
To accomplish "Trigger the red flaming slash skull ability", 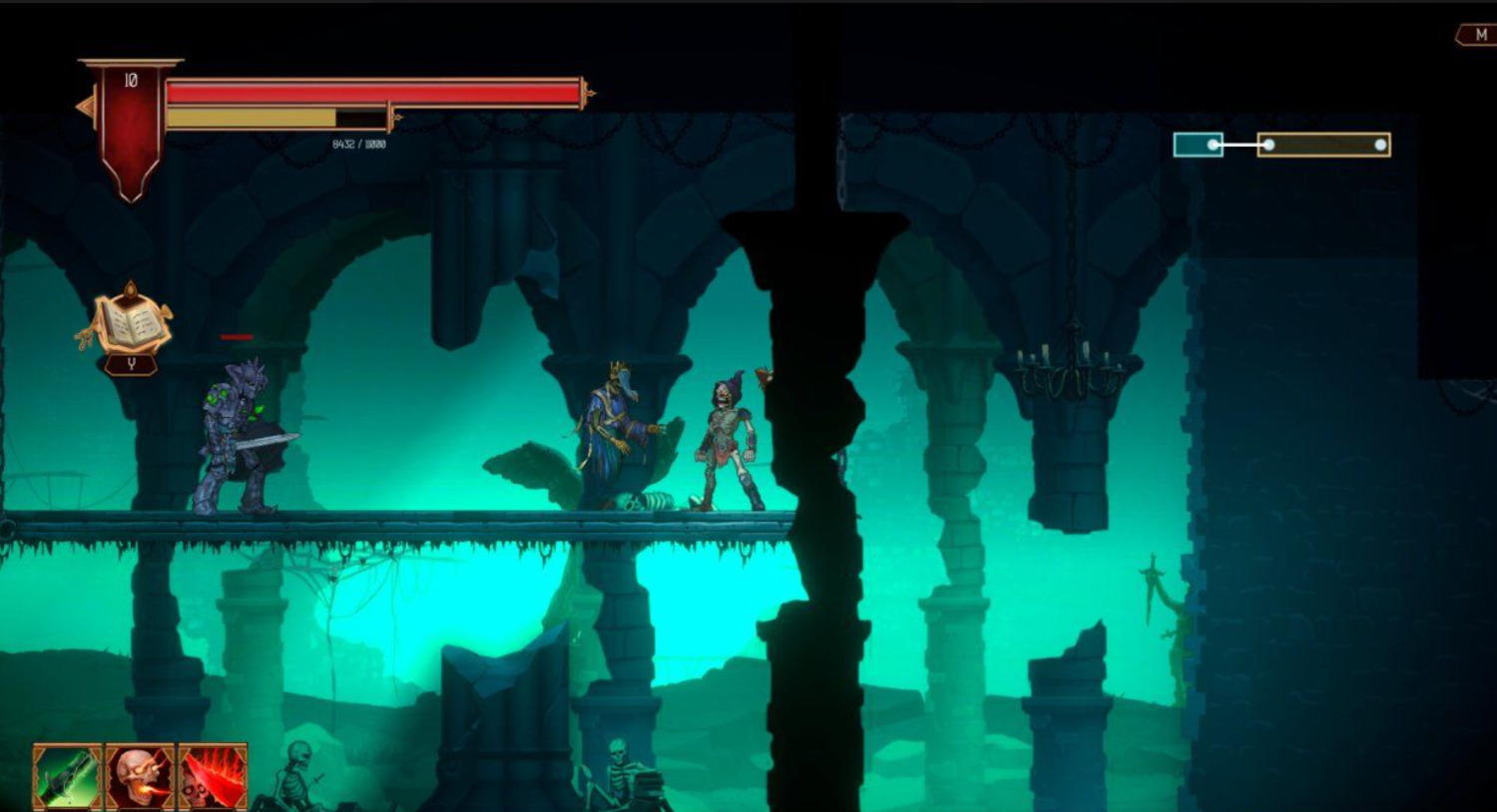I will (213, 777).
